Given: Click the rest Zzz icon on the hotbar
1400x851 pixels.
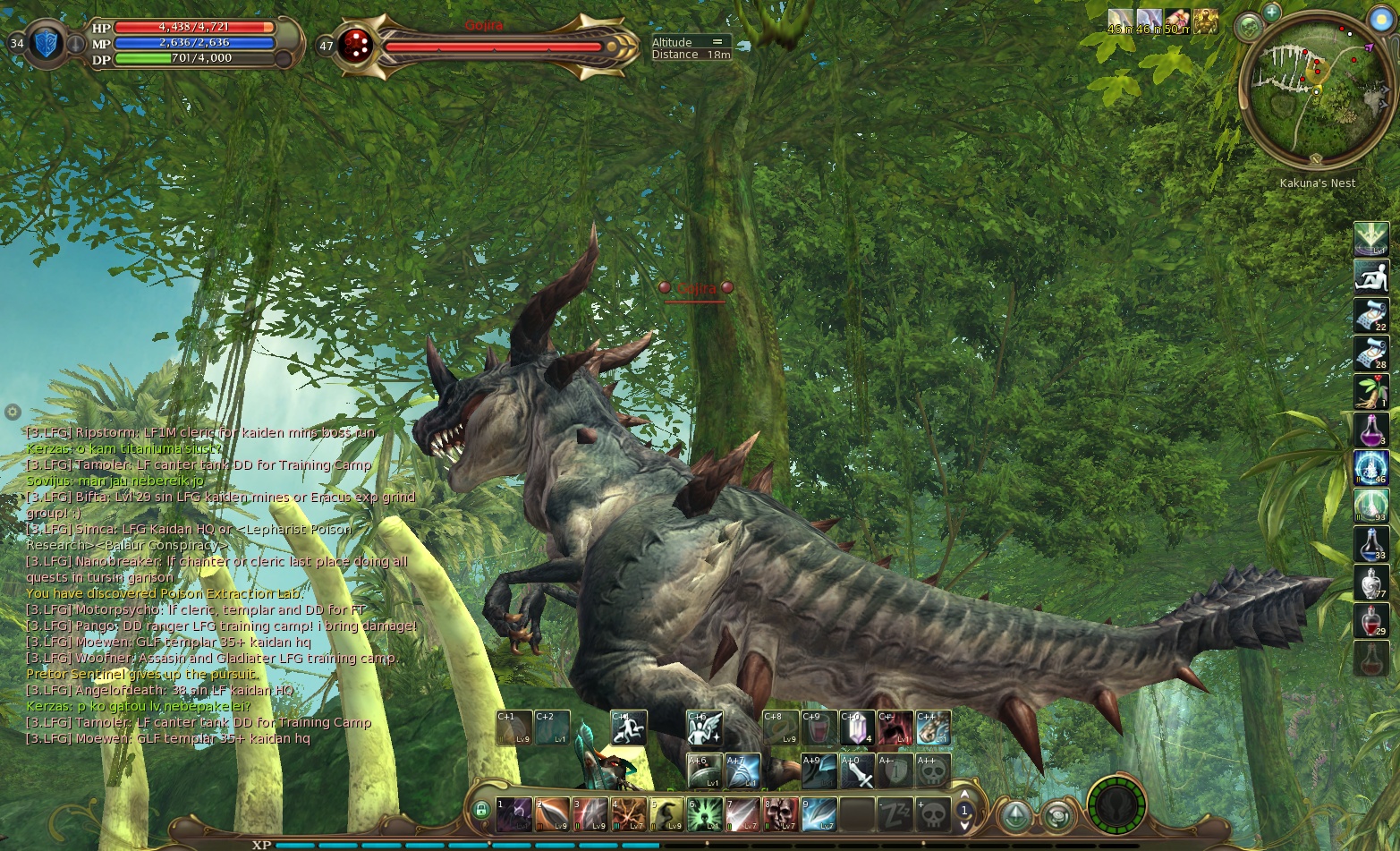Looking at the screenshot, I should [x=895, y=814].
